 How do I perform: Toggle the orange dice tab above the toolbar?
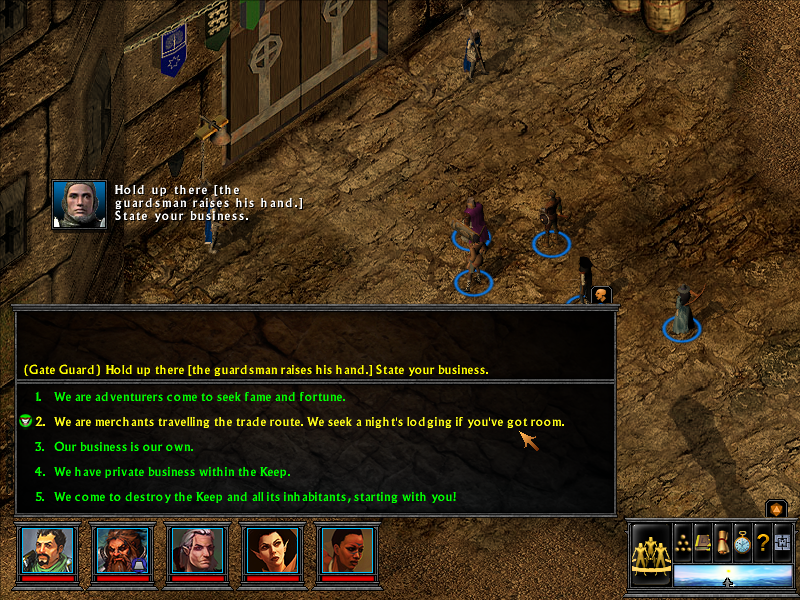(x=775, y=509)
